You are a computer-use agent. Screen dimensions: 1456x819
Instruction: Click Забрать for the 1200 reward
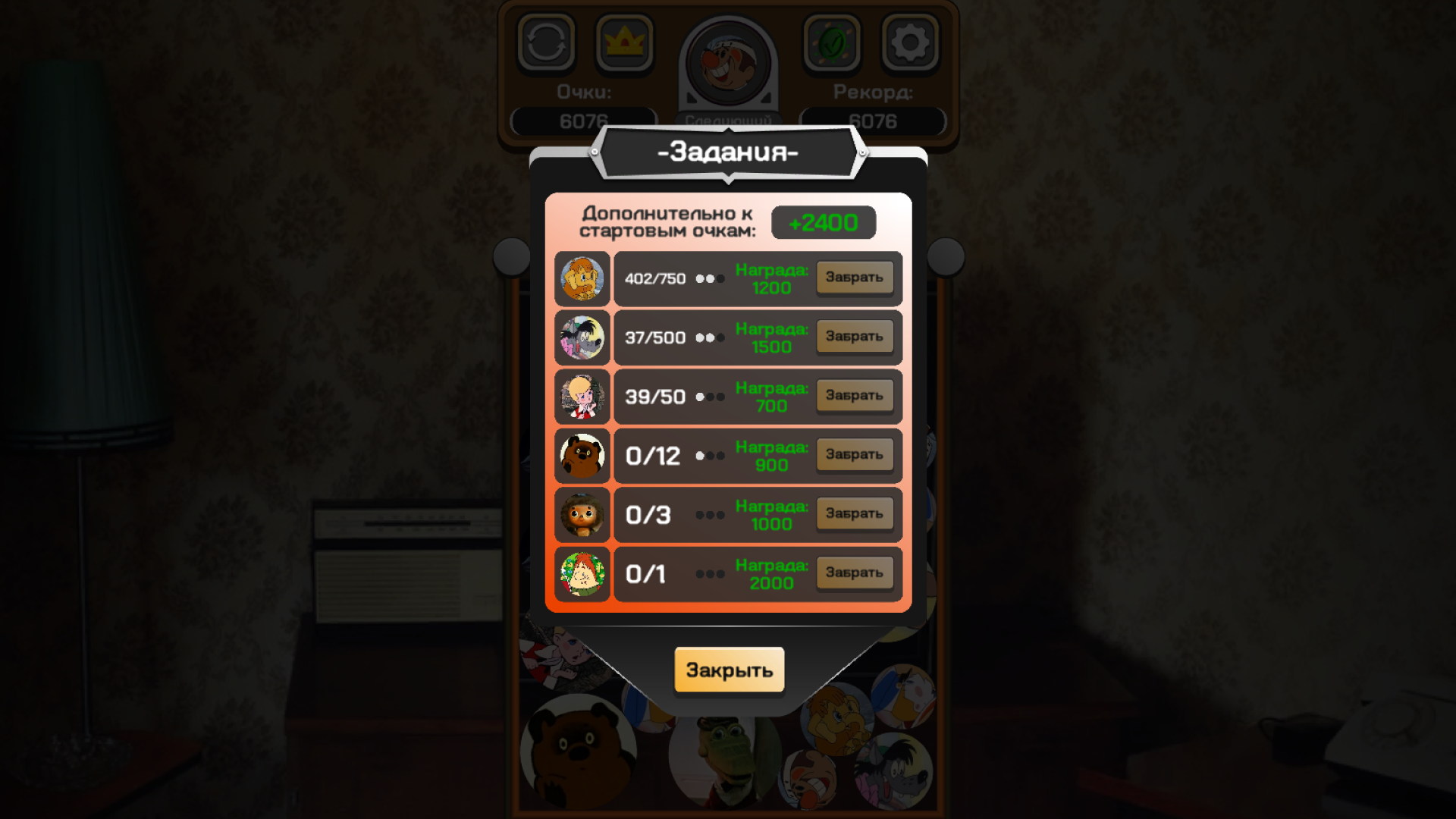coord(854,278)
